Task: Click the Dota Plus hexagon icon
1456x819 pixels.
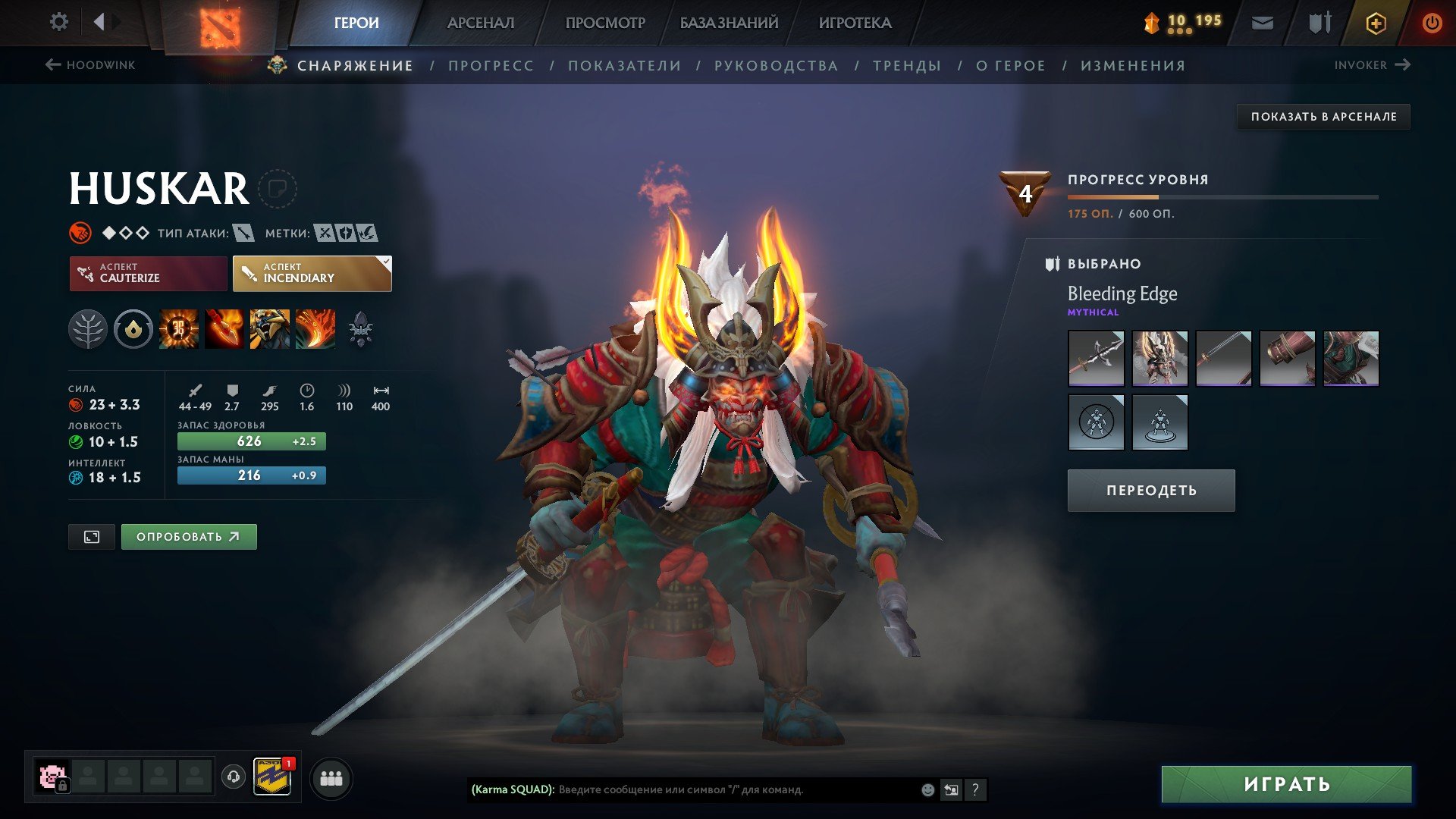Action: (x=1375, y=23)
